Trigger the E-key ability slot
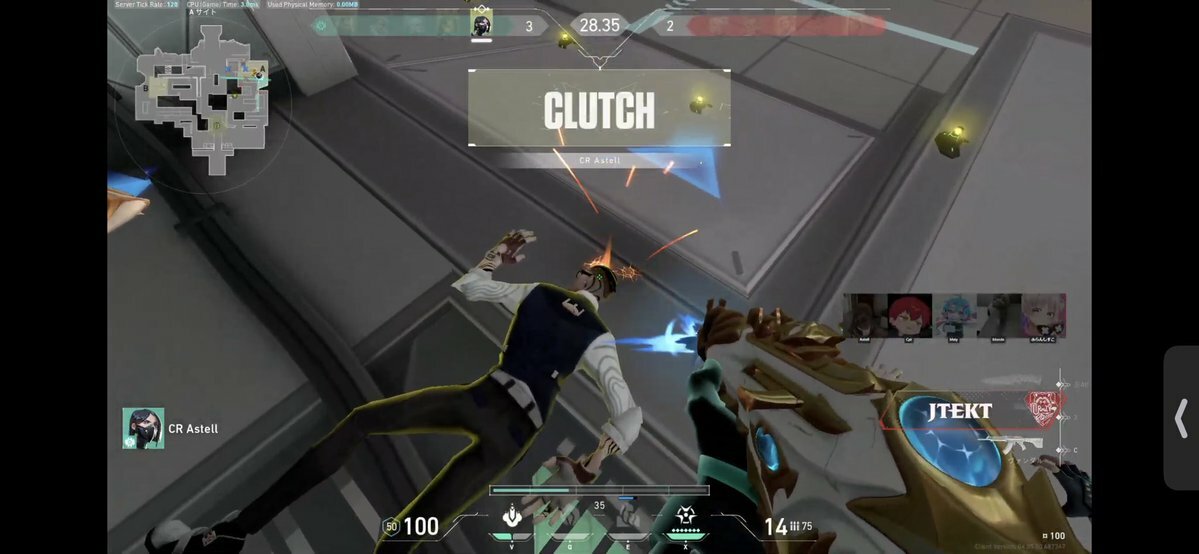1199x554 pixels. point(627,517)
